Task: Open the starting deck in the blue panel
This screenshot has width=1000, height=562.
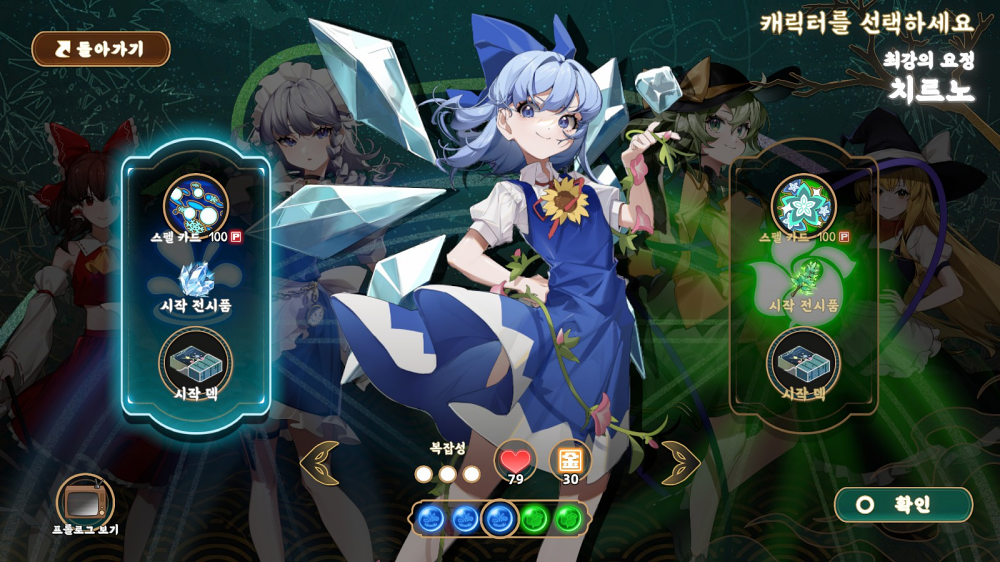Action: 196,361
